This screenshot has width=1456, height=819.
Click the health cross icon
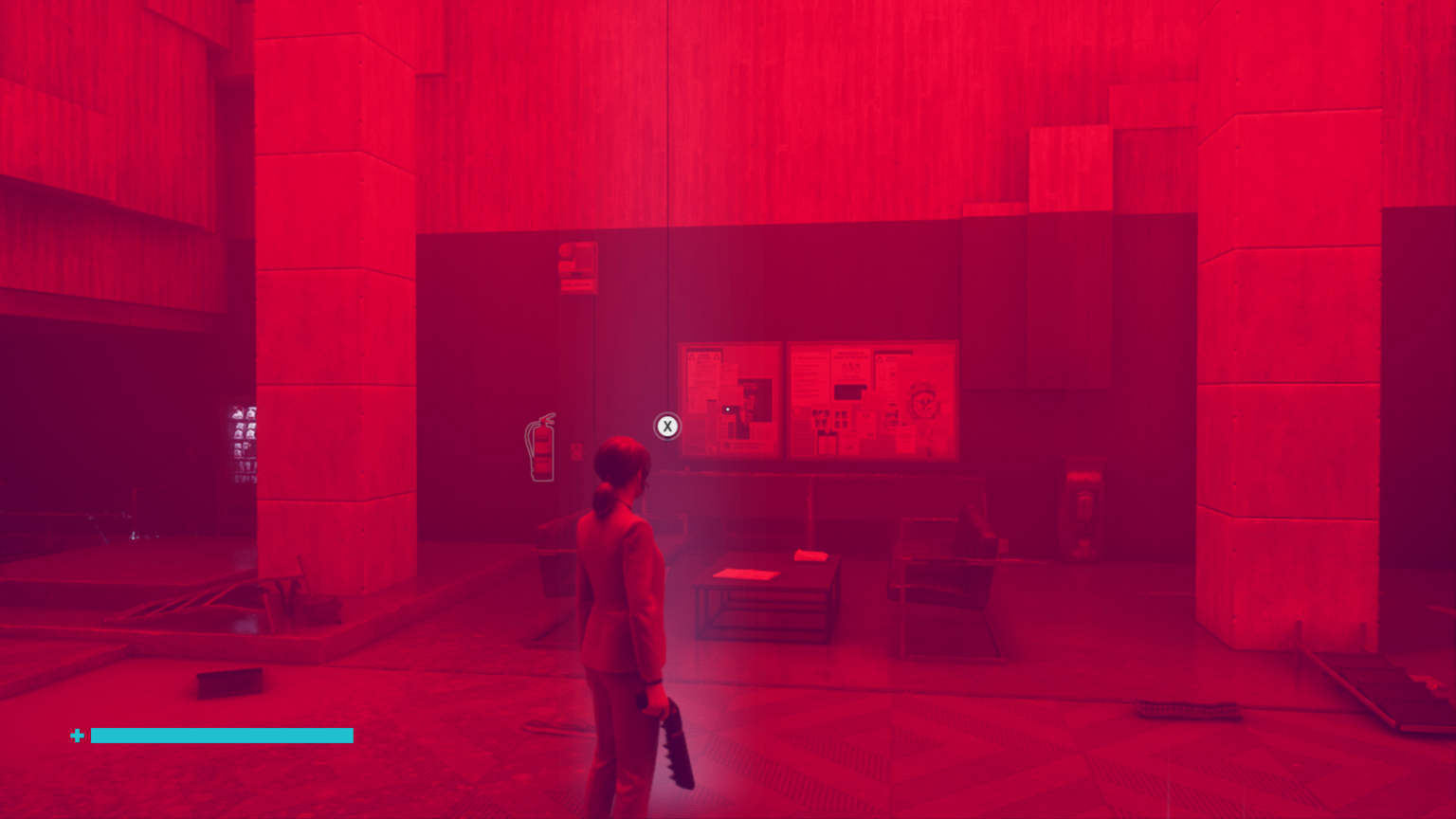[77, 736]
